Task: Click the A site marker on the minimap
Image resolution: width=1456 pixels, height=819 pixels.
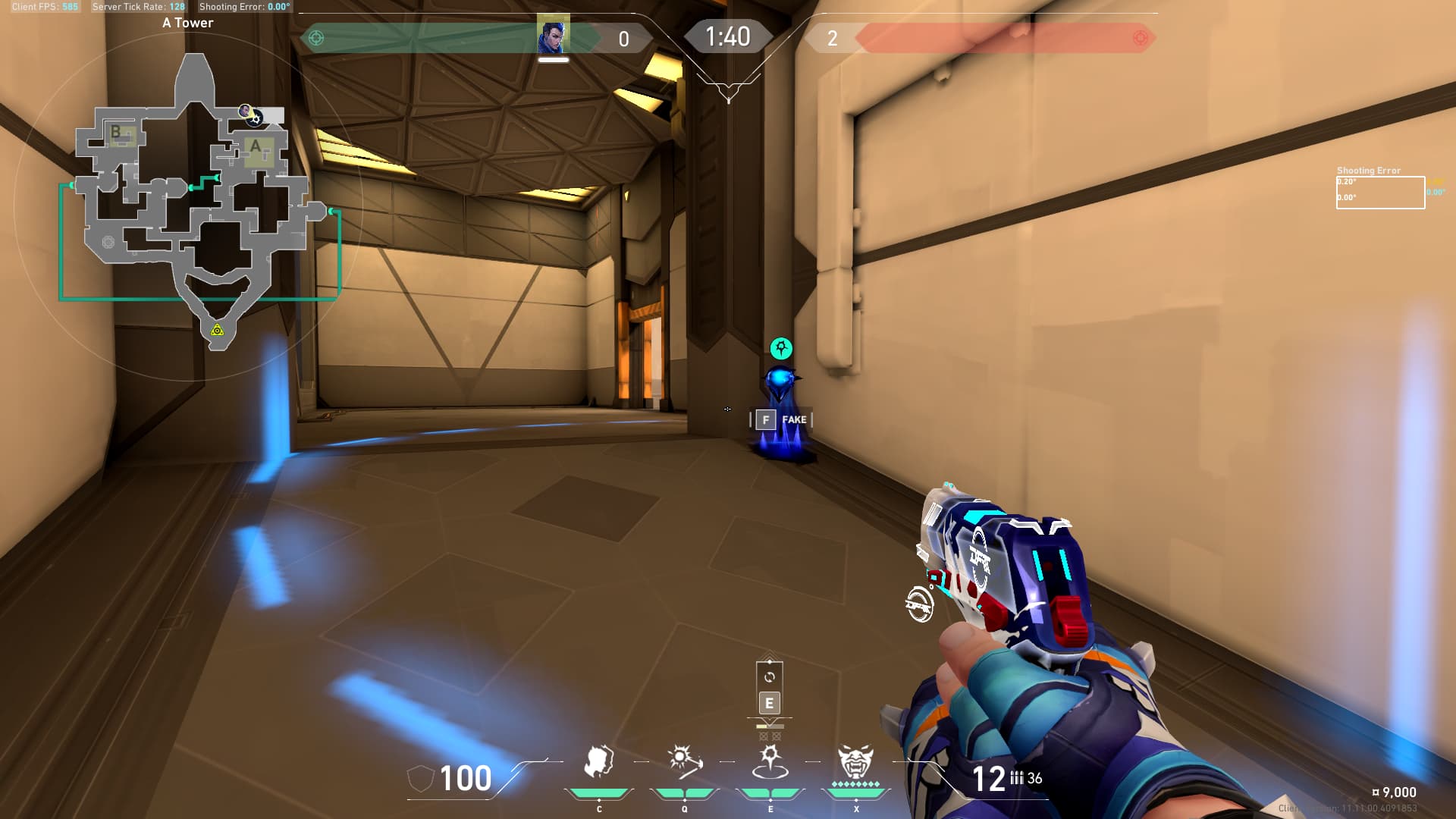Action: coord(256,147)
